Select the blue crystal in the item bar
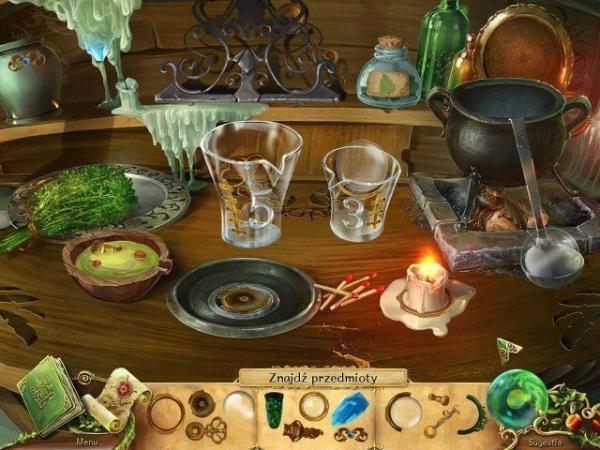 (352, 408)
